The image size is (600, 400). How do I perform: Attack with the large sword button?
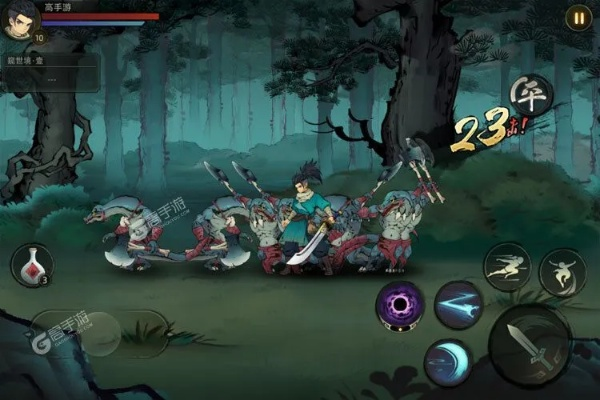point(529,346)
